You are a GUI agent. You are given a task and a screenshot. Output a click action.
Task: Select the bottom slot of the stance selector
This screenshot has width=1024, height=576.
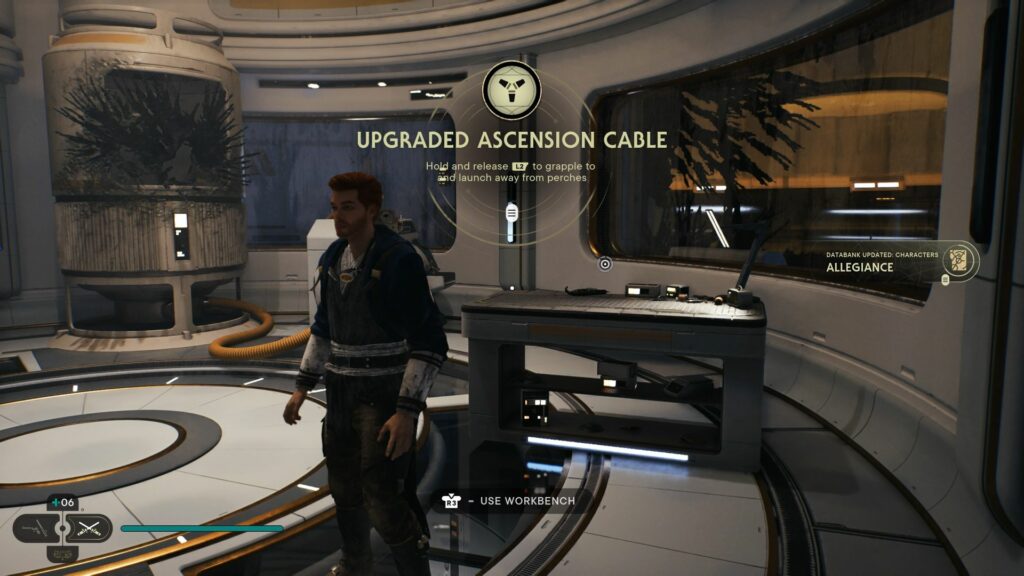62,553
